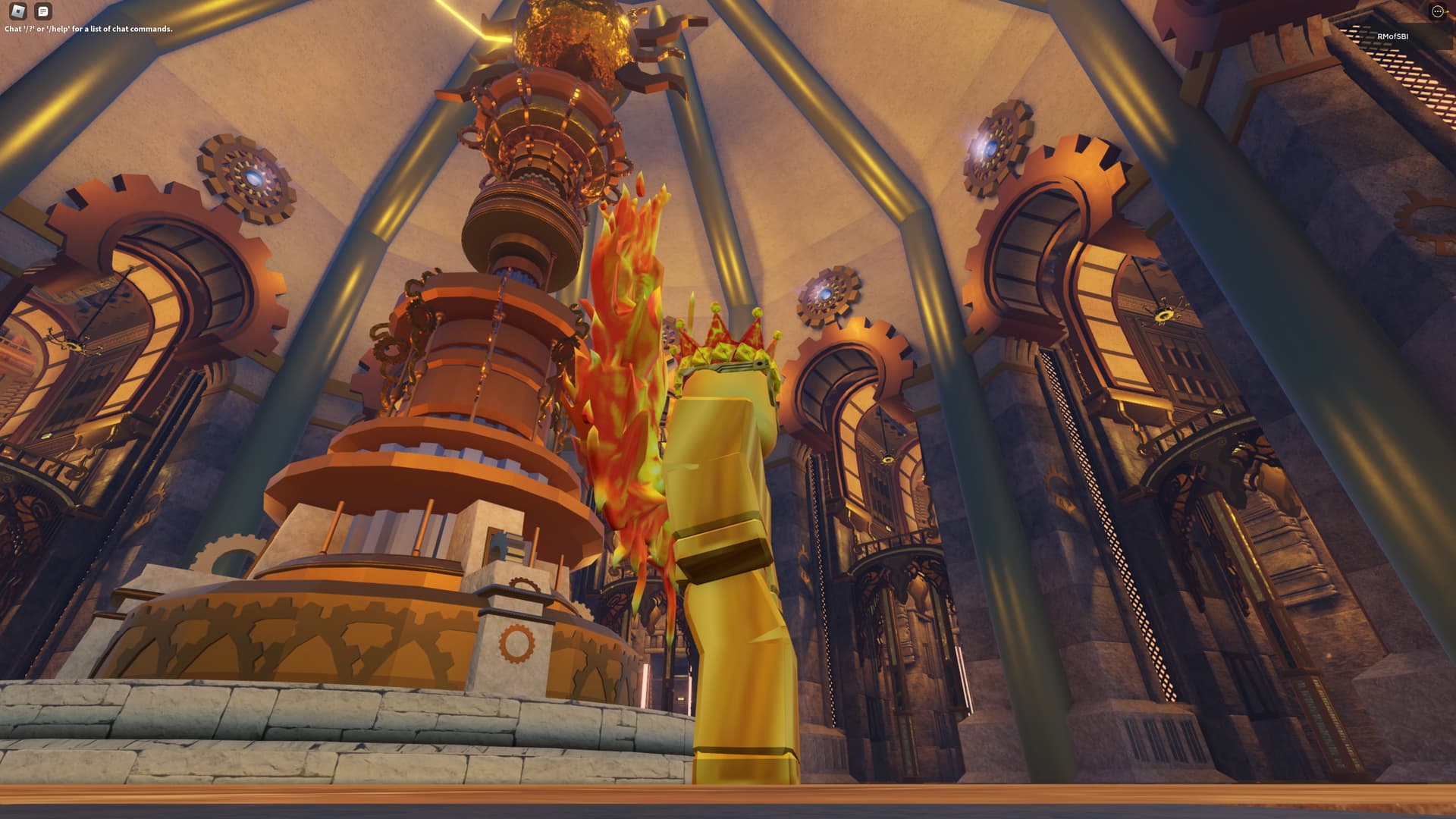The height and width of the screenshot is (819, 1456).
Task: Open the three-dots more options button
Action: coord(1437,11)
